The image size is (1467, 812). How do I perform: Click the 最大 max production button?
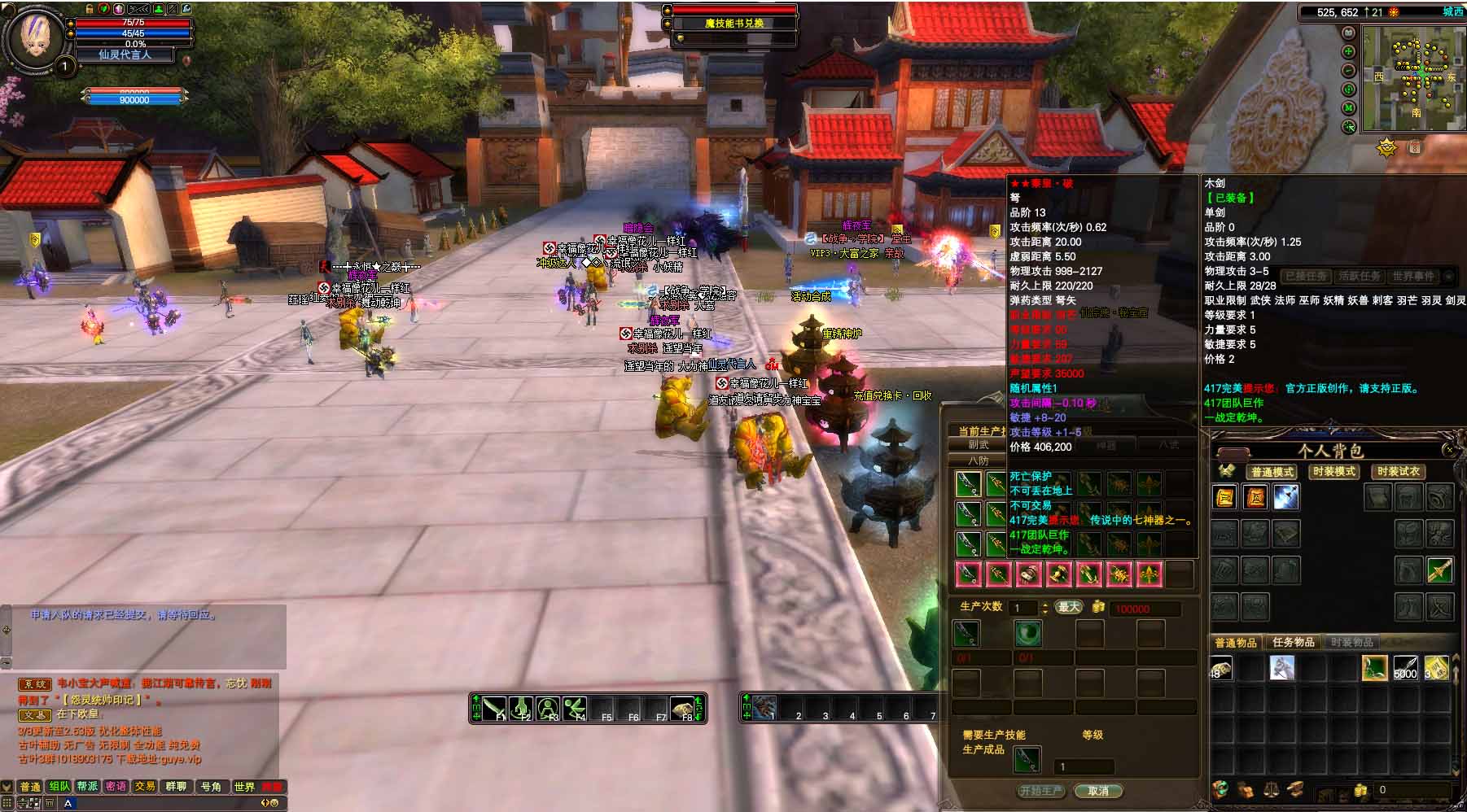tap(1067, 607)
